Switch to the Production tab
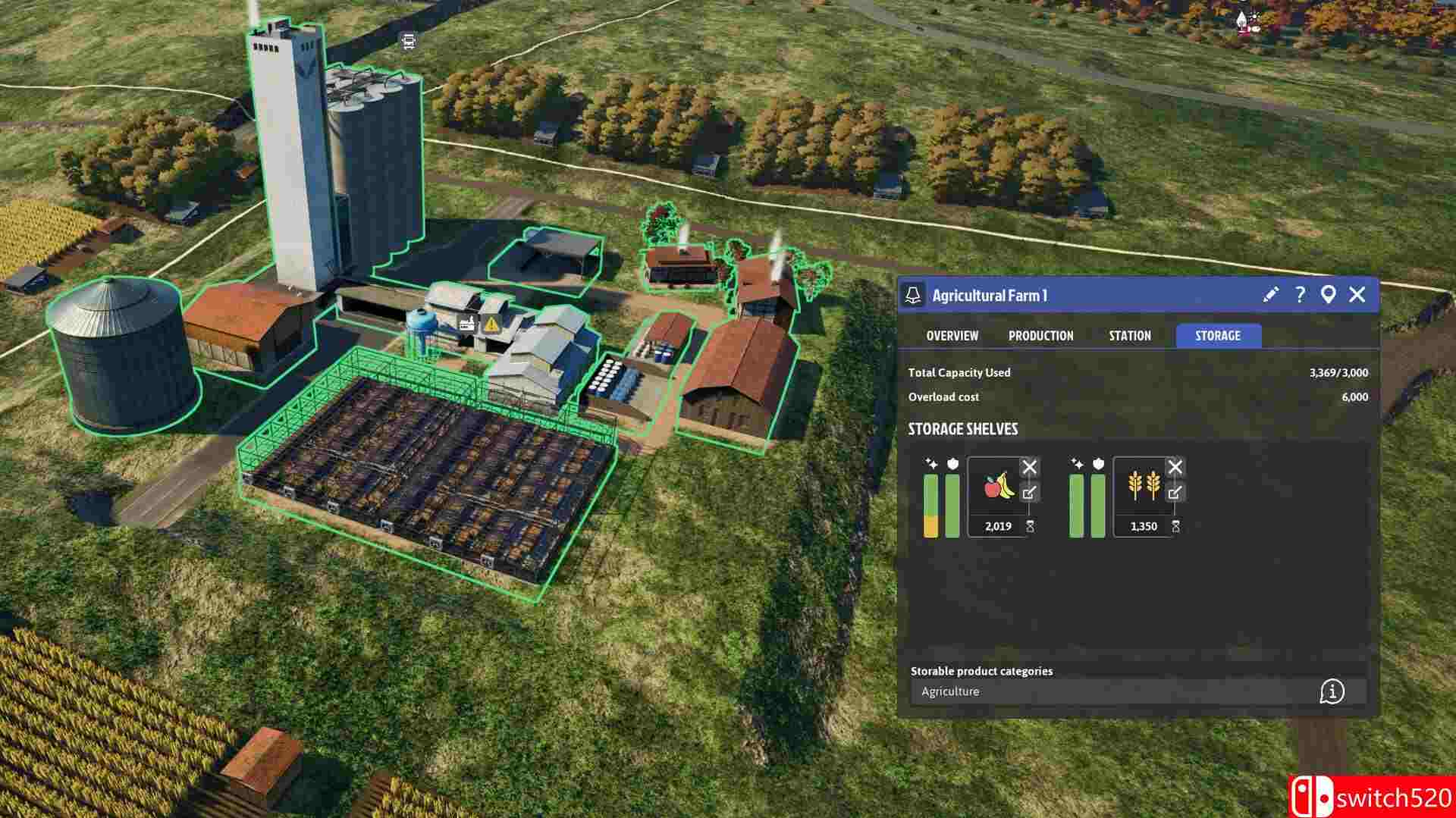 [x=1041, y=335]
